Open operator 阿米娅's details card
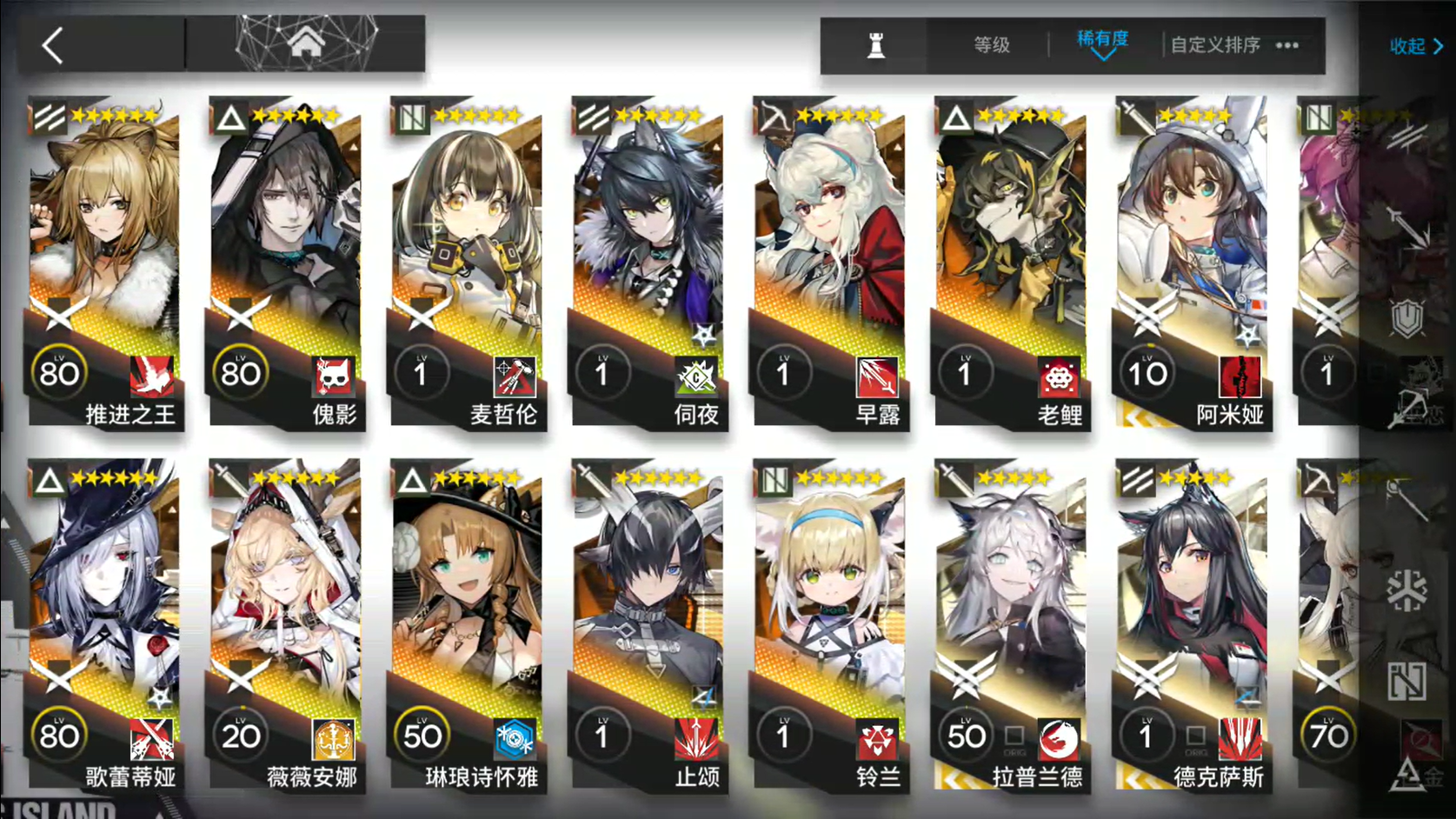Screen dimensions: 1456x819 pyautogui.click(x=1189, y=261)
